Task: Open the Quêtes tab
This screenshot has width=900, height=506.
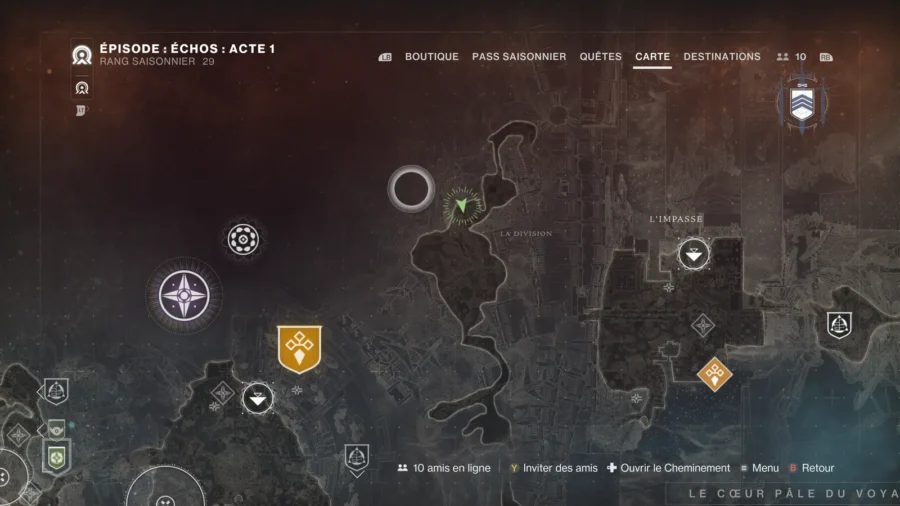Action: coord(600,57)
